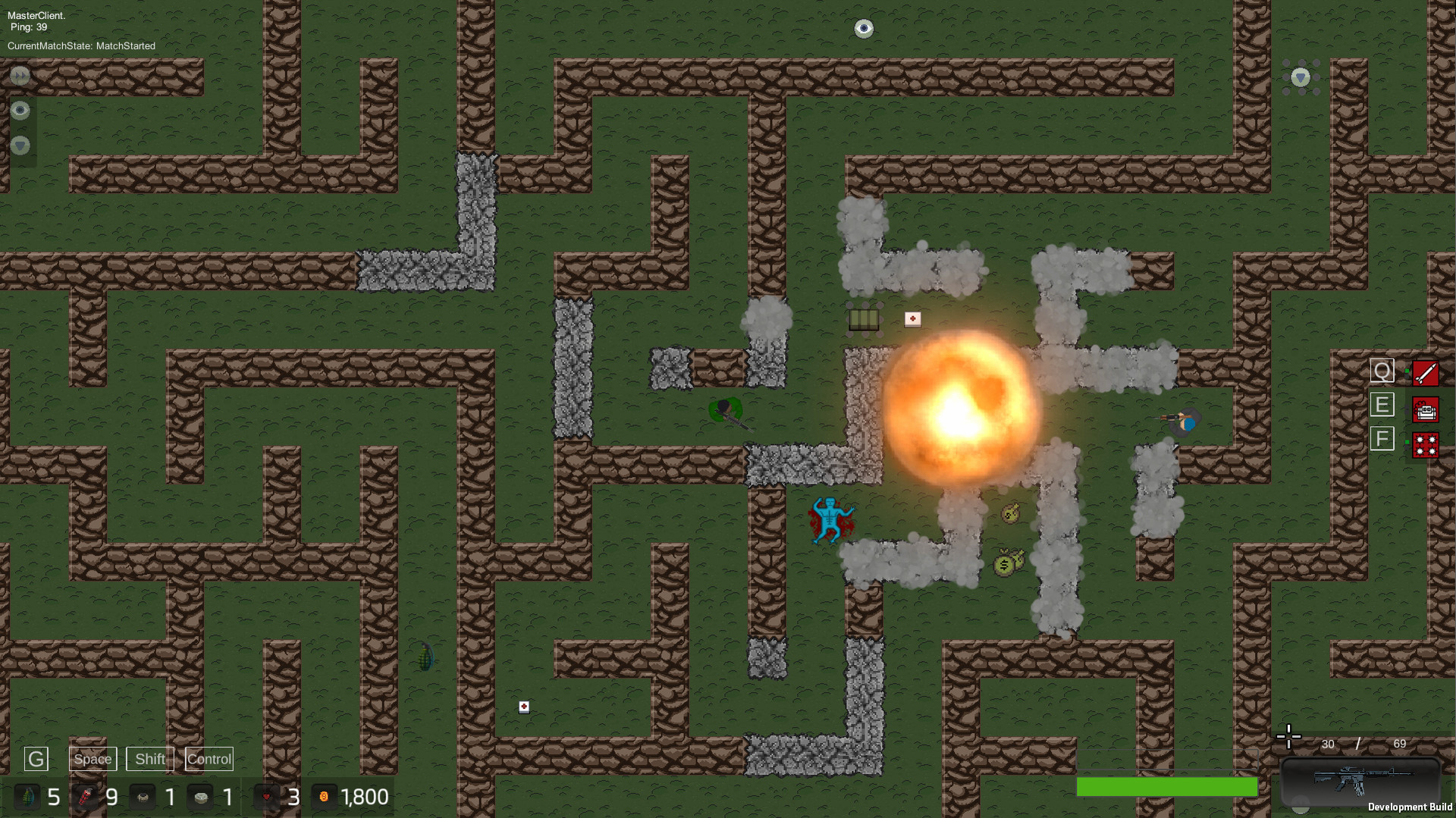Click the downward arrow button on the left sidebar

click(19, 146)
